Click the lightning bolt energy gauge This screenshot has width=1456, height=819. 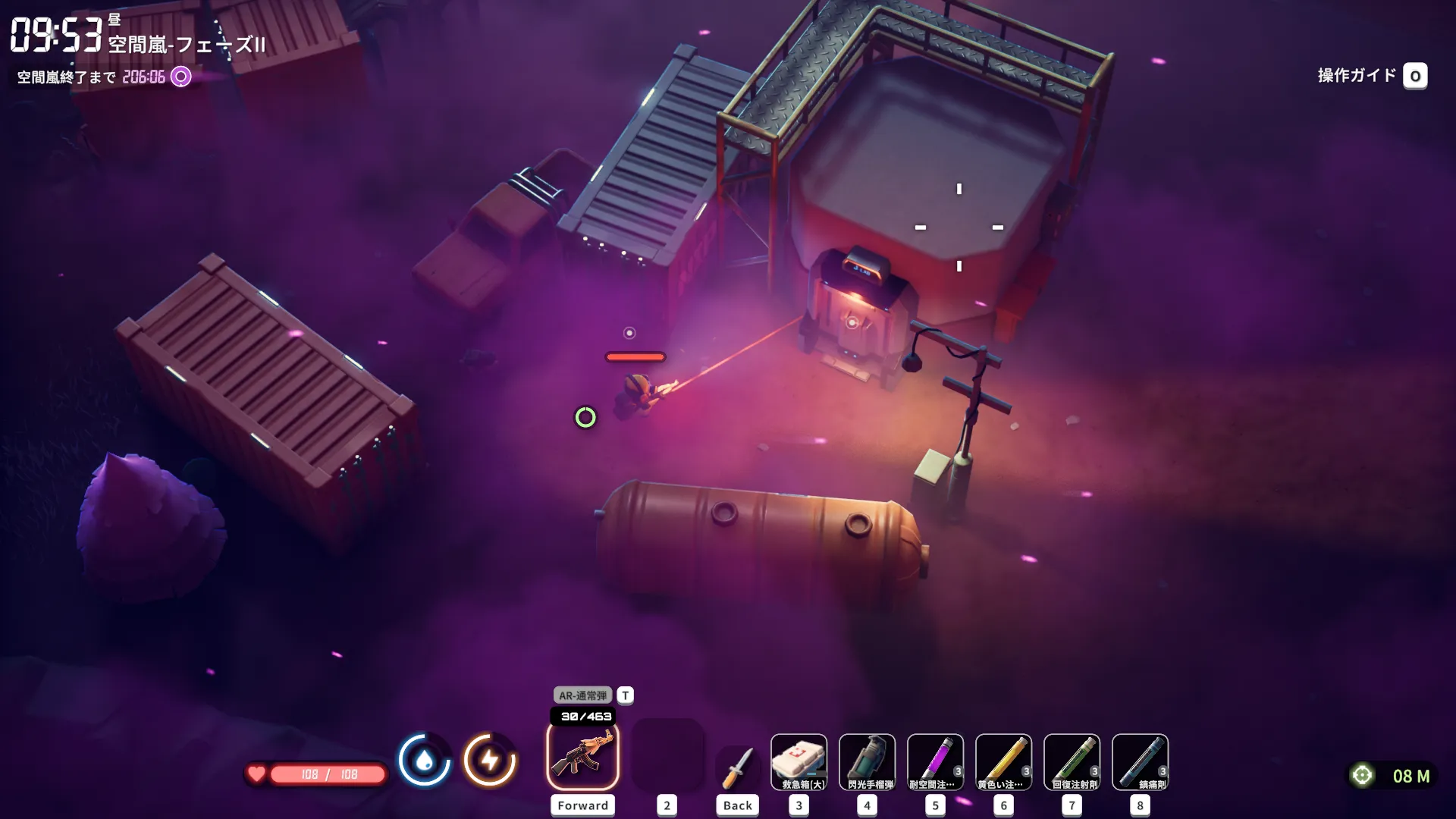[x=490, y=760]
